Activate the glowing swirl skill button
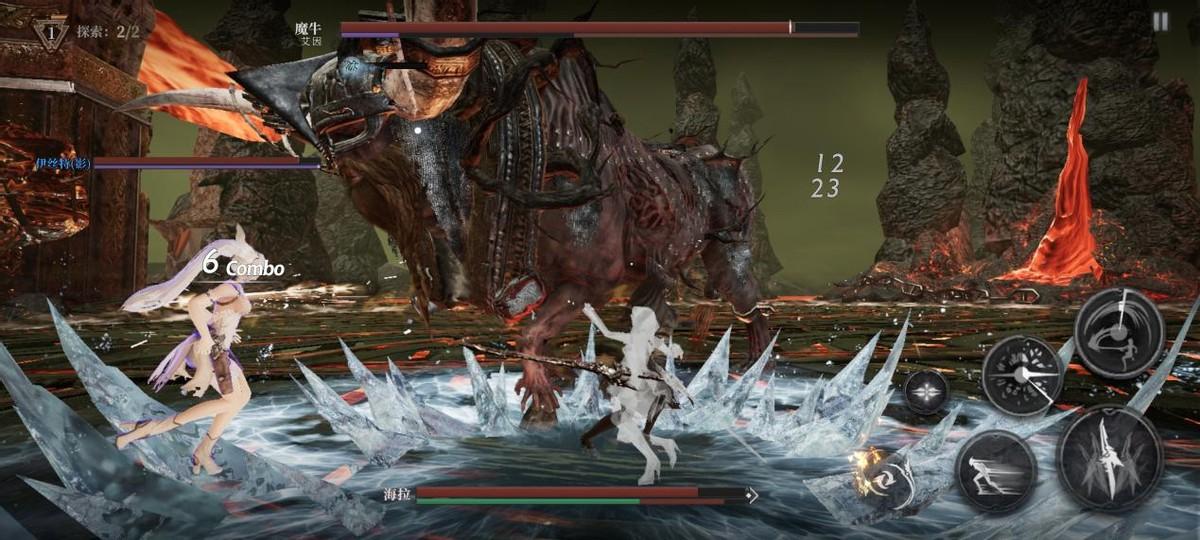Viewport: 1200px width, 540px height. [x=888, y=478]
